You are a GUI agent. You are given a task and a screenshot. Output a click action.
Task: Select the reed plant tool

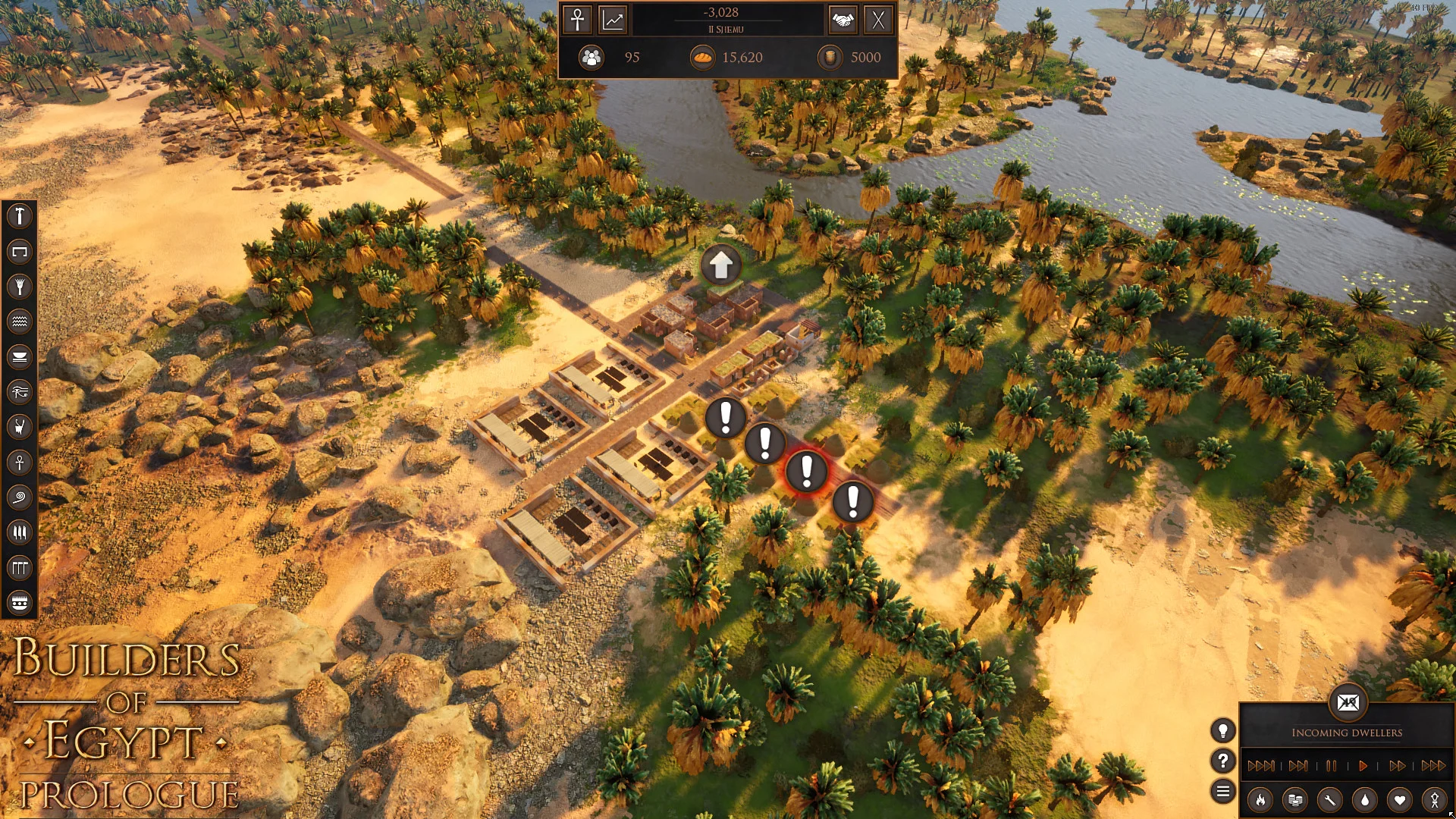(x=20, y=287)
